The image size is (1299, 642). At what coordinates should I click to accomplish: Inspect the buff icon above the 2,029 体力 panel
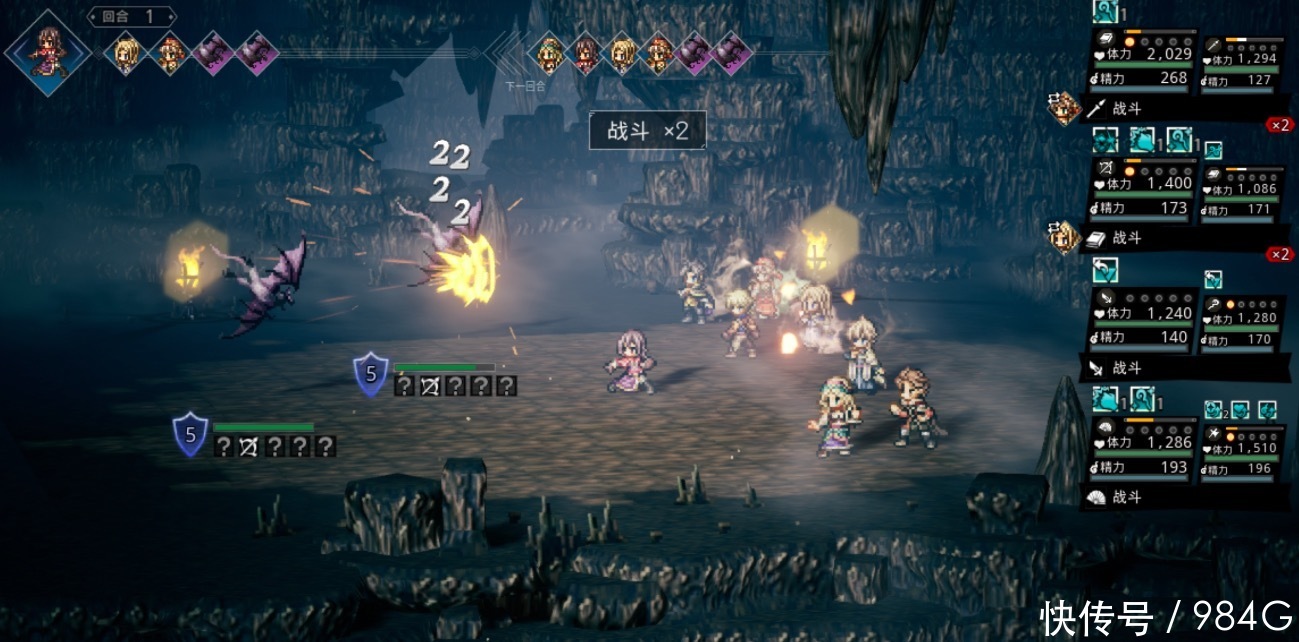coord(1105,12)
